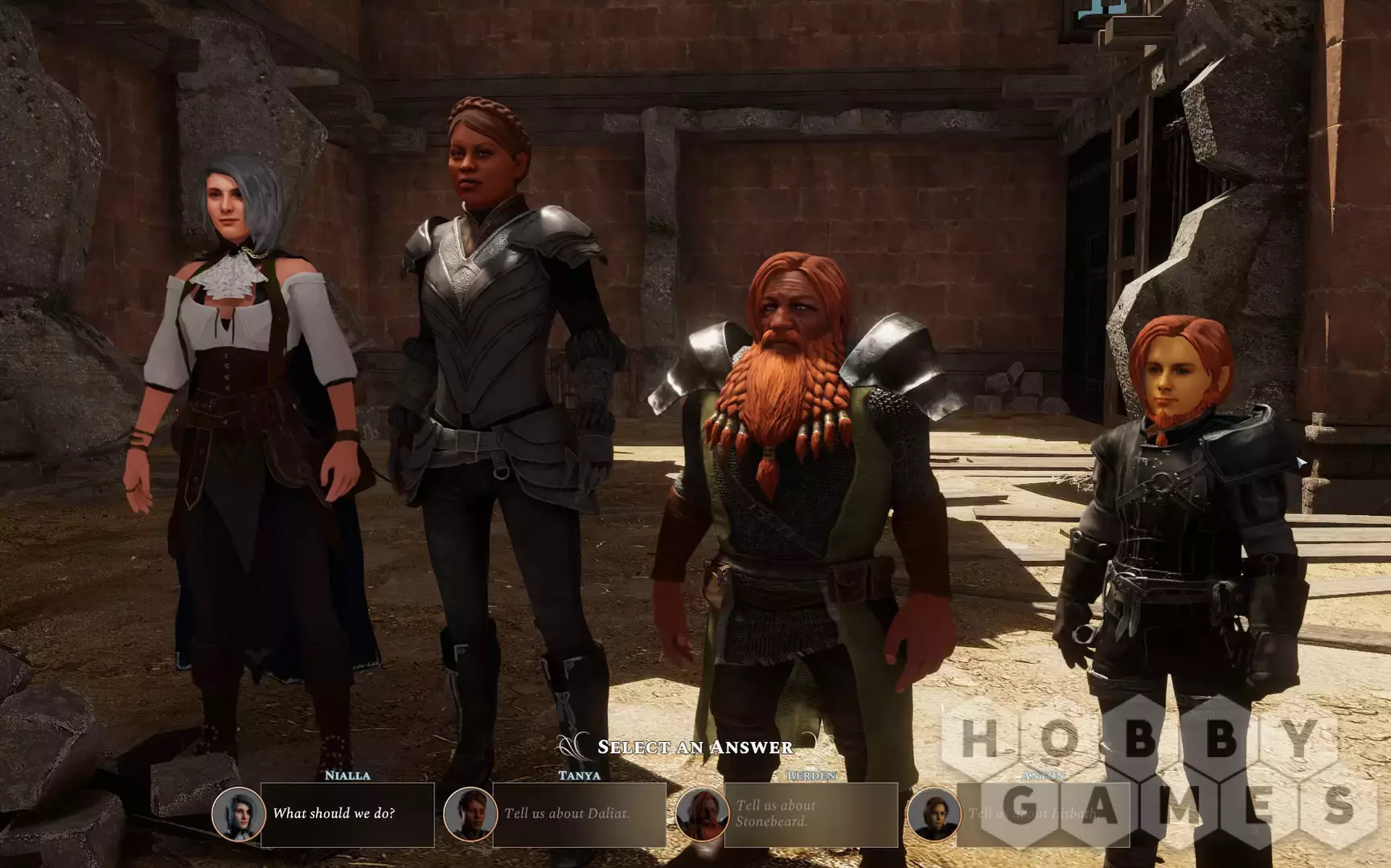Image resolution: width=1391 pixels, height=868 pixels.
Task: Click Nialla's portrait icon
Action: [x=238, y=814]
